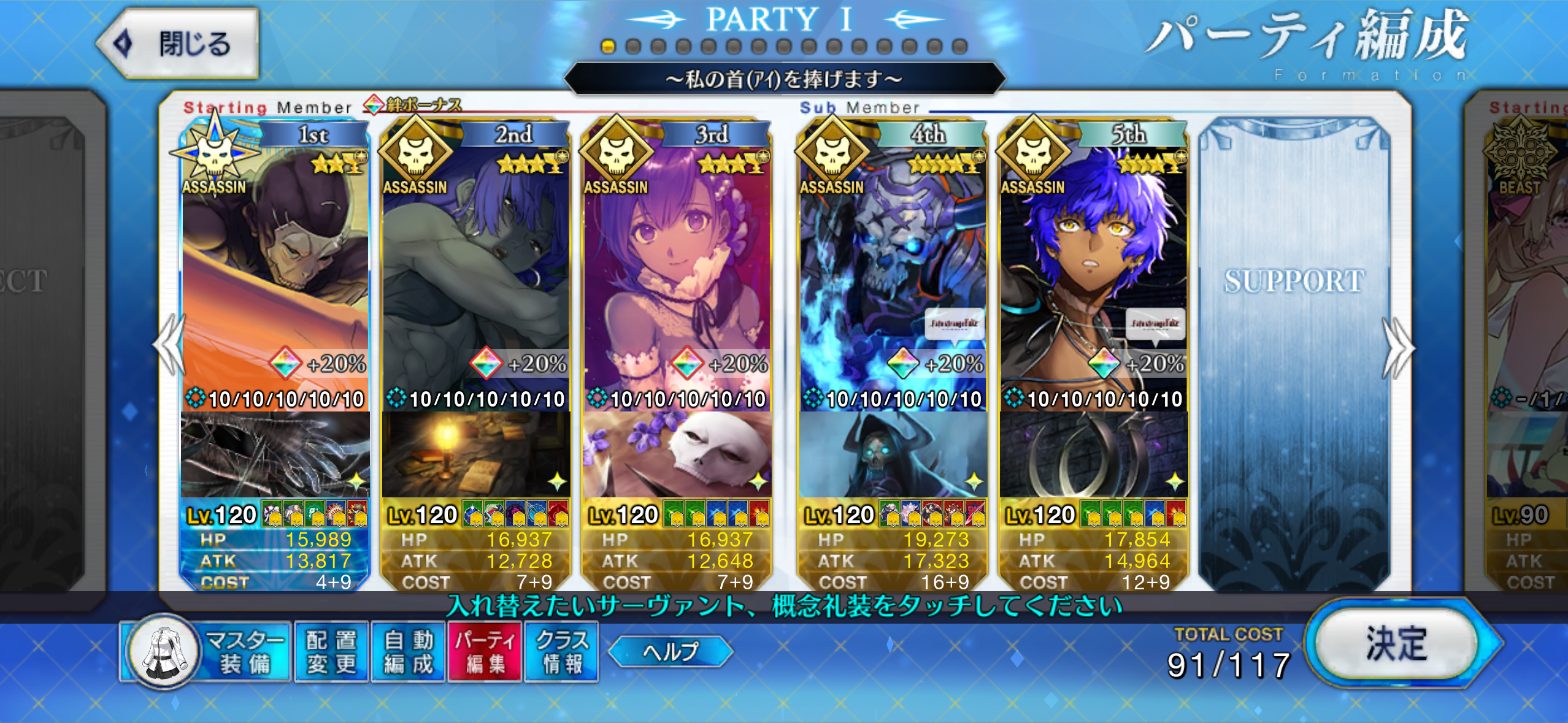The width and height of the screenshot is (1568, 723).
Task: Select the candle and books craft essence
Action: (x=475, y=455)
